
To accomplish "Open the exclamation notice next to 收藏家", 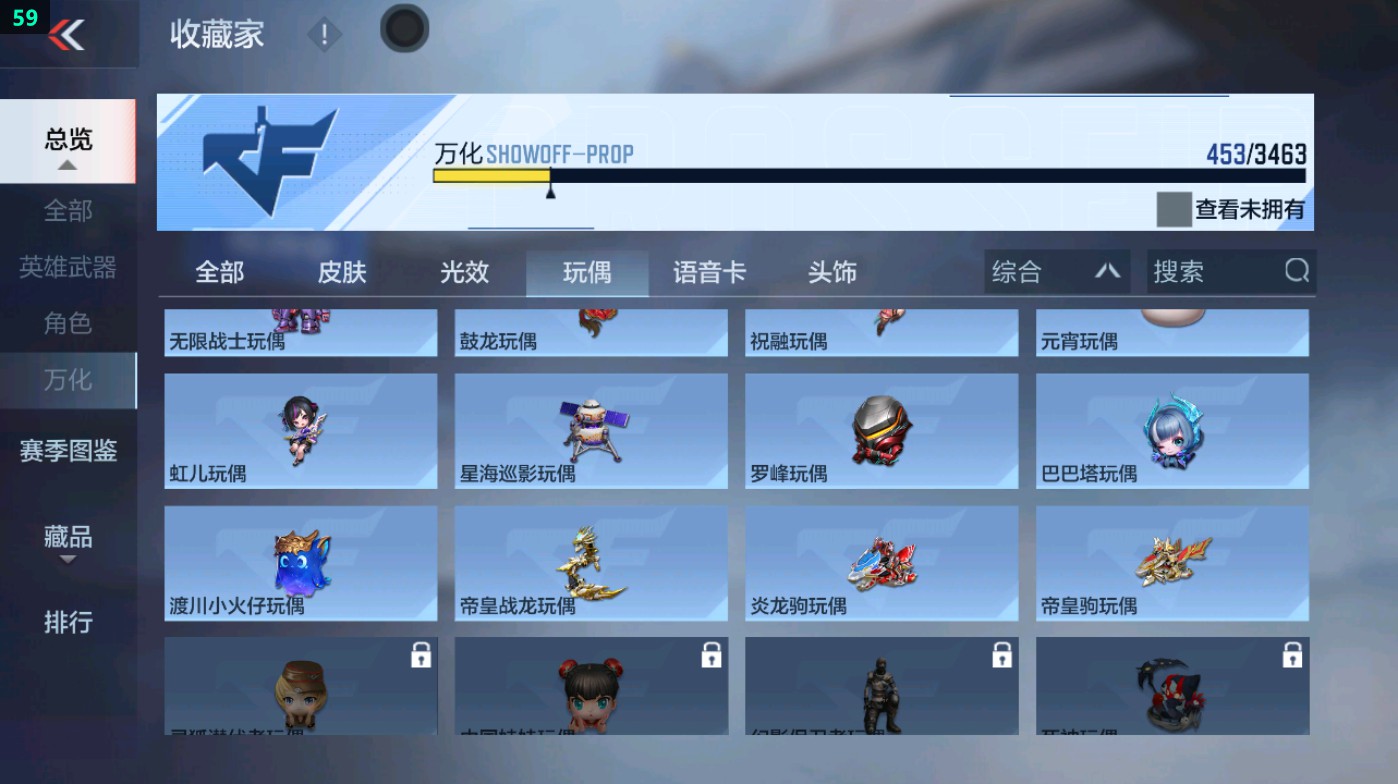I will point(323,31).
